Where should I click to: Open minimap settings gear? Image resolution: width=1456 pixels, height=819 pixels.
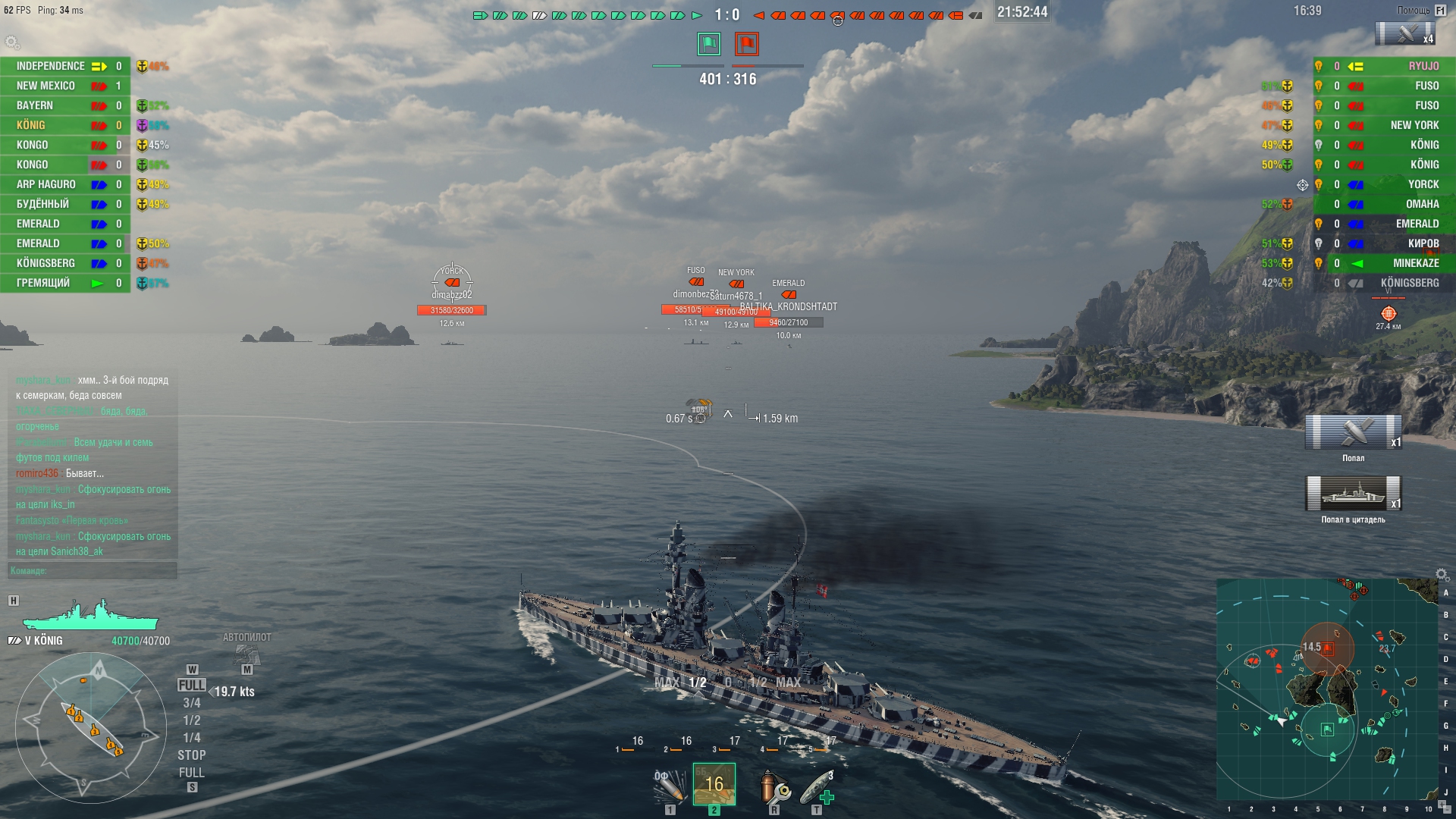[1442, 574]
